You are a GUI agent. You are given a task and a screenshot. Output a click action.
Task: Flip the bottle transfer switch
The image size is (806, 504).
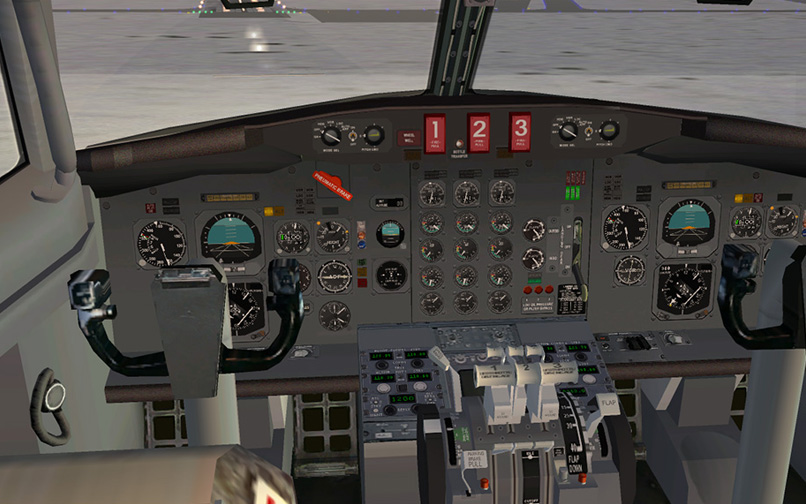click(460, 145)
